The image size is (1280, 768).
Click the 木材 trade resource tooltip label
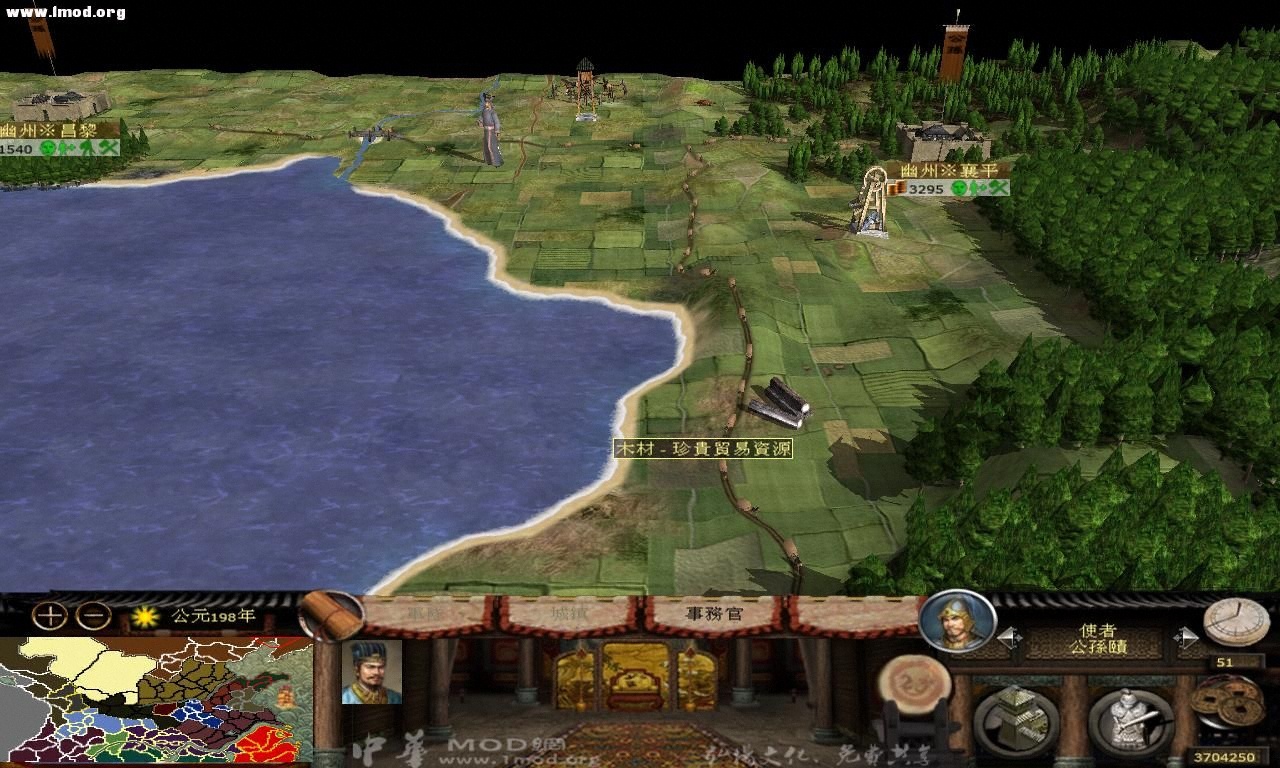(703, 450)
